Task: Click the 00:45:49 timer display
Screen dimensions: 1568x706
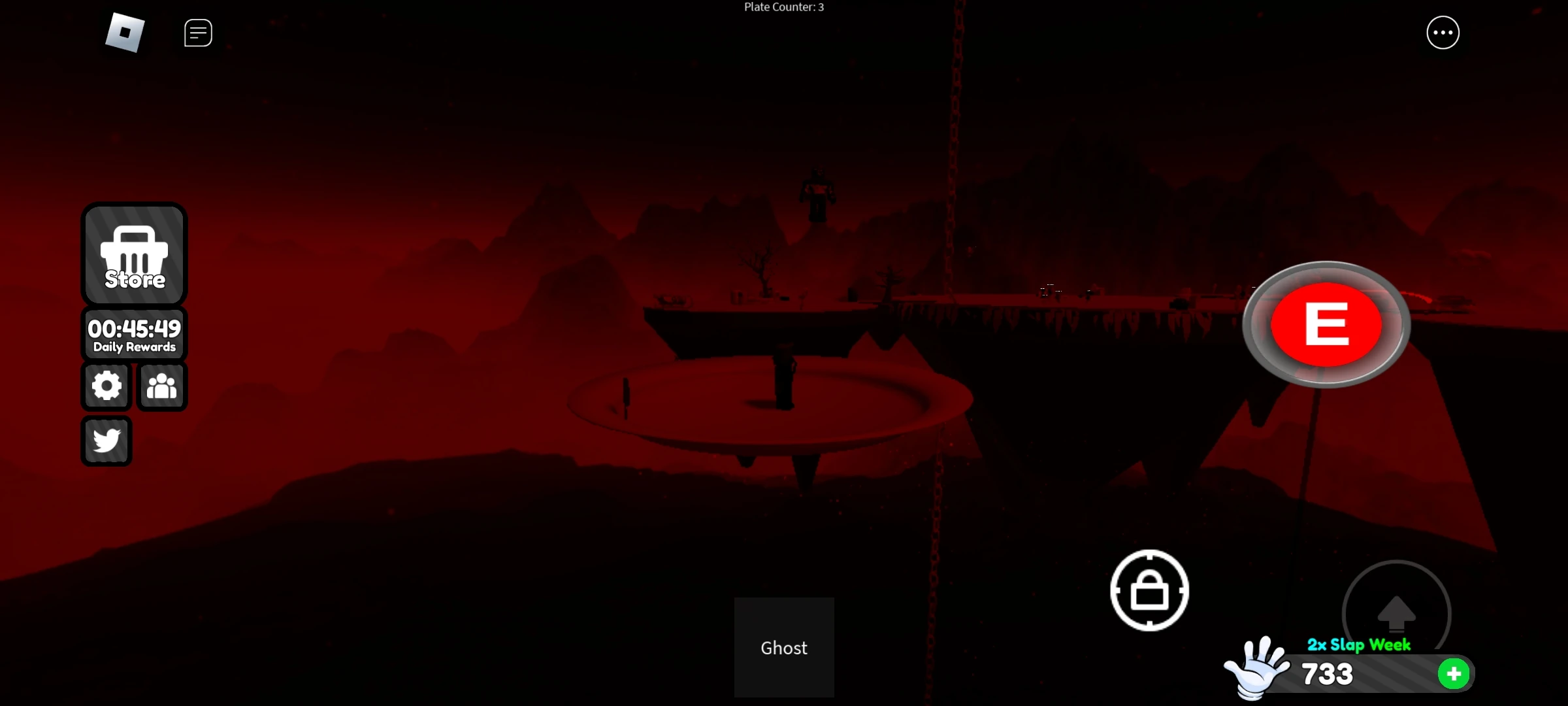Action: point(134,328)
